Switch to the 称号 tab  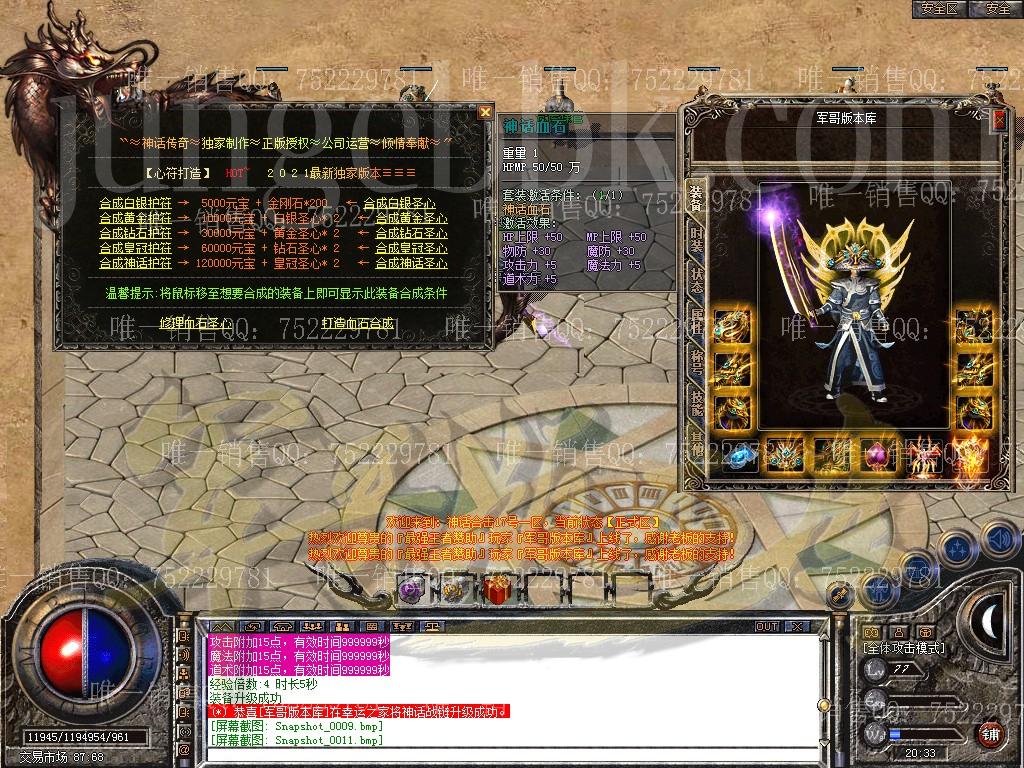click(x=696, y=364)
